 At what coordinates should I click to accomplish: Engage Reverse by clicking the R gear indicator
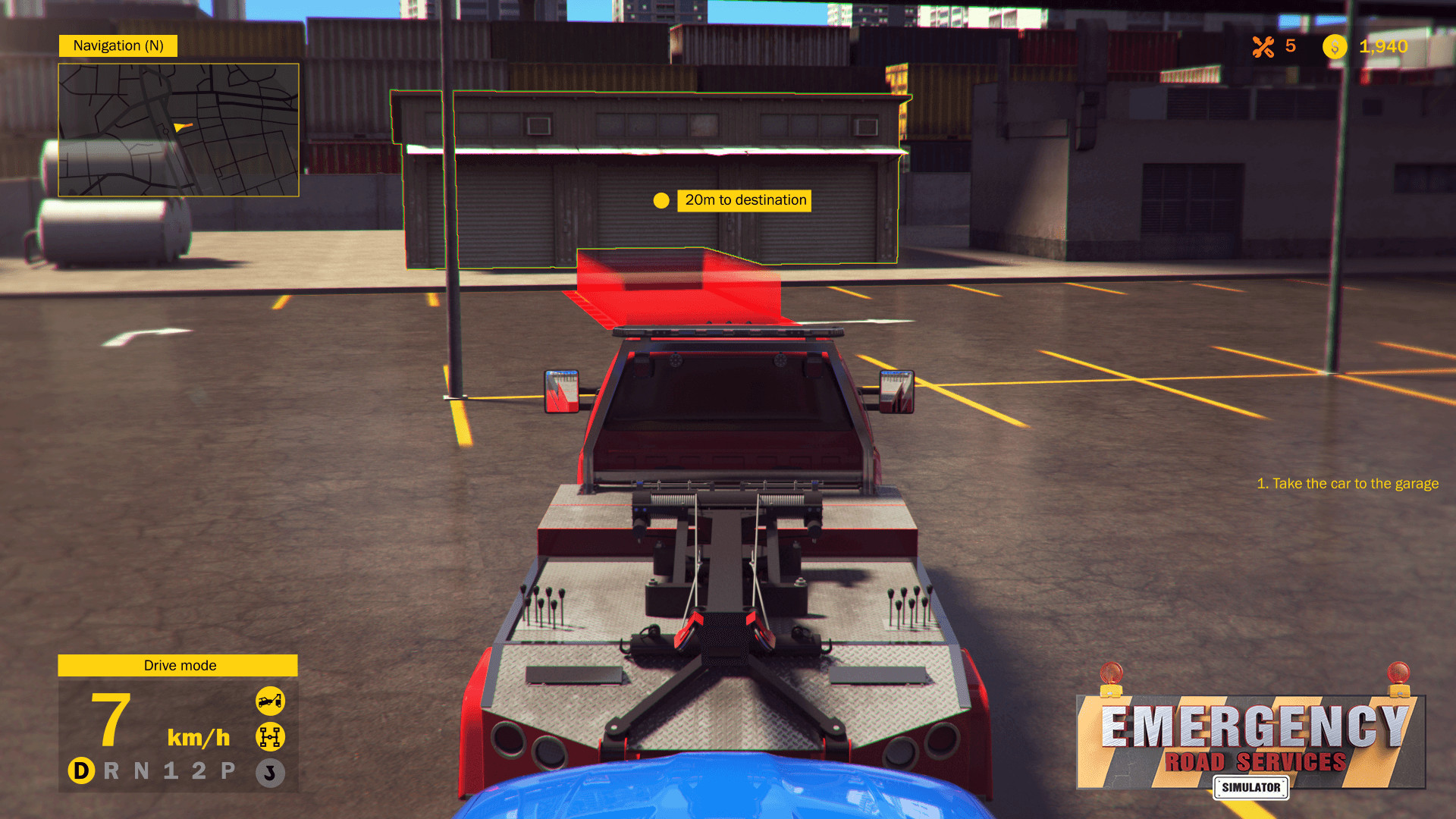pyautogui.click(x=111, y=771)
